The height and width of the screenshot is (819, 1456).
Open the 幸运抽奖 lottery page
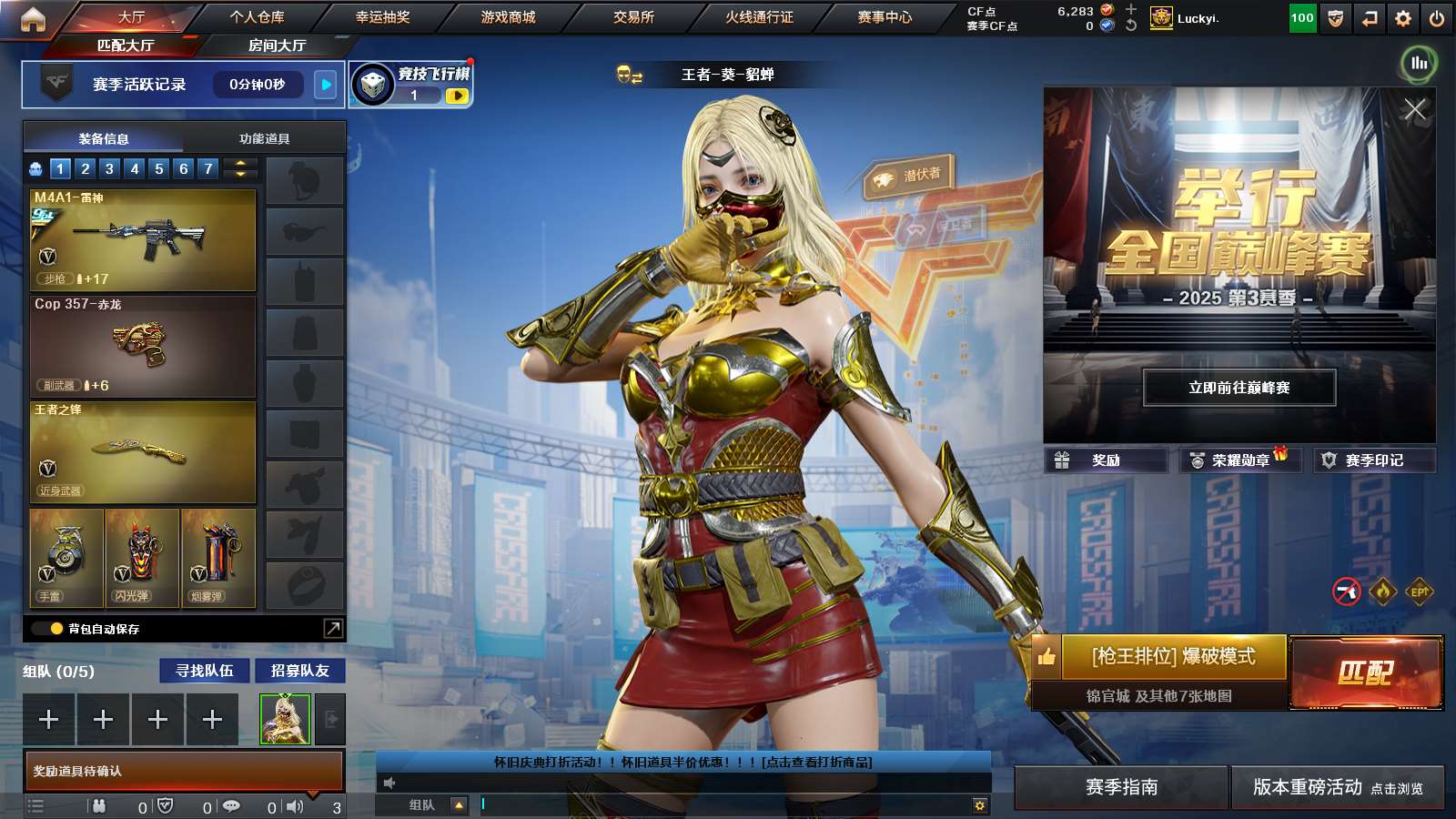[382, 17]
